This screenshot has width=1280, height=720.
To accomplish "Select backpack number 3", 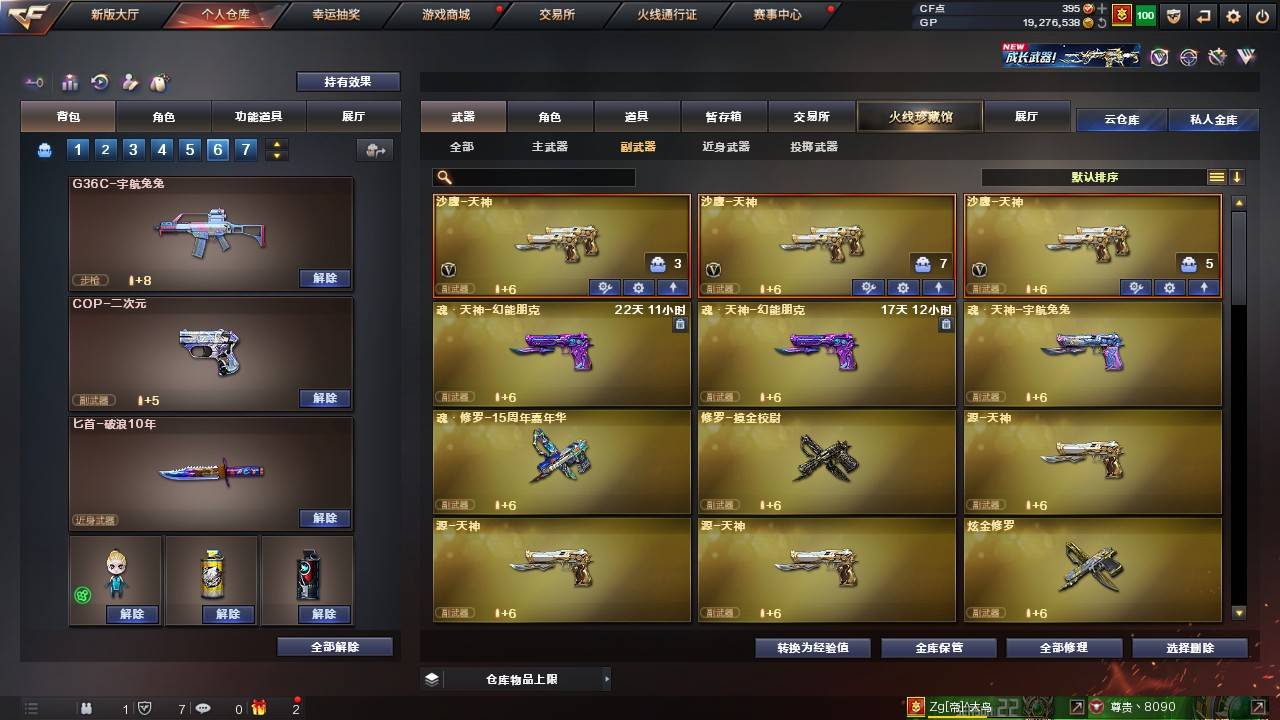I will [132, 149].
